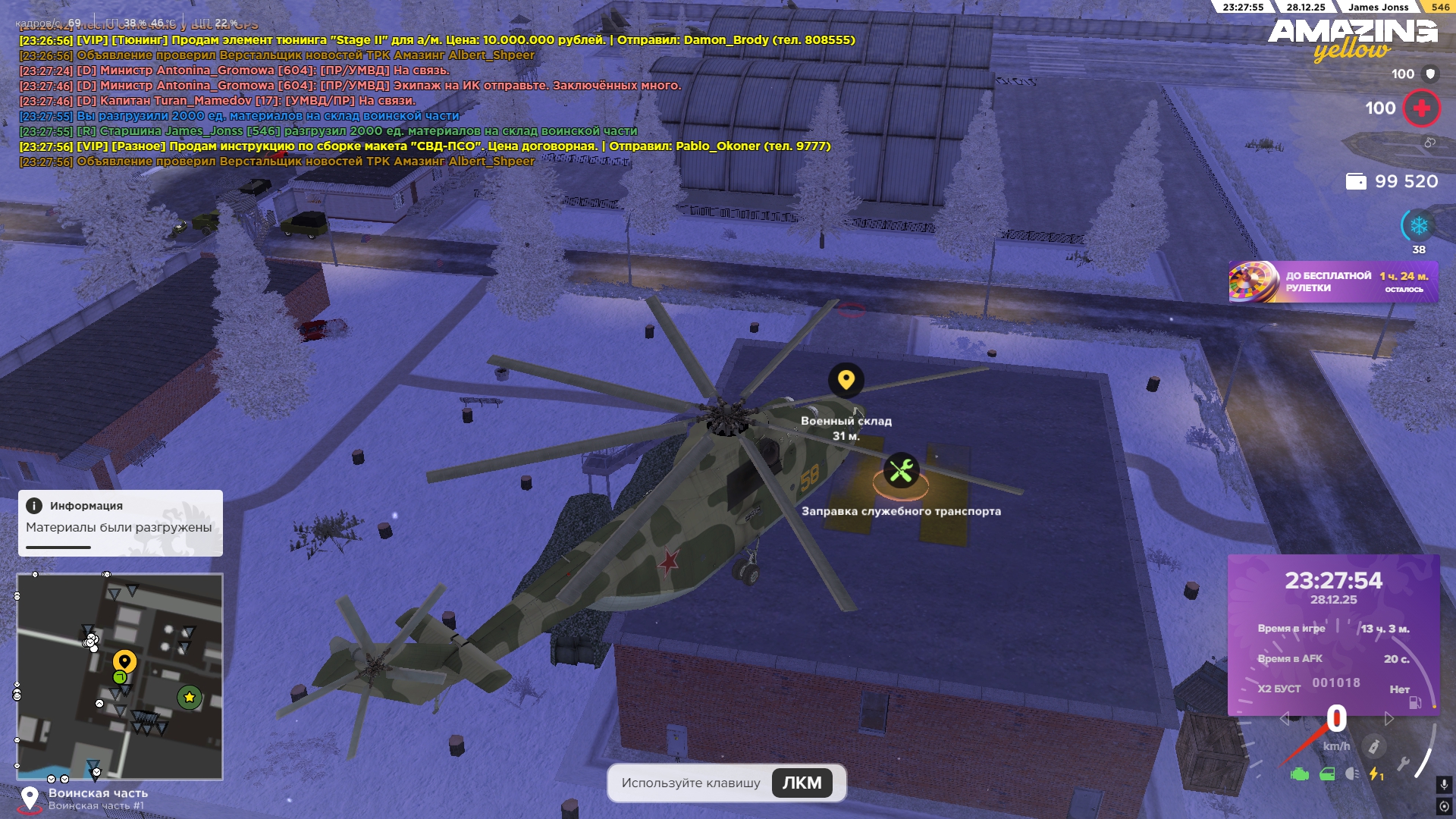The image size is (1456, 819).
Task: Select the yellow waypoint pin on the minimap
Action: (124, 661)
